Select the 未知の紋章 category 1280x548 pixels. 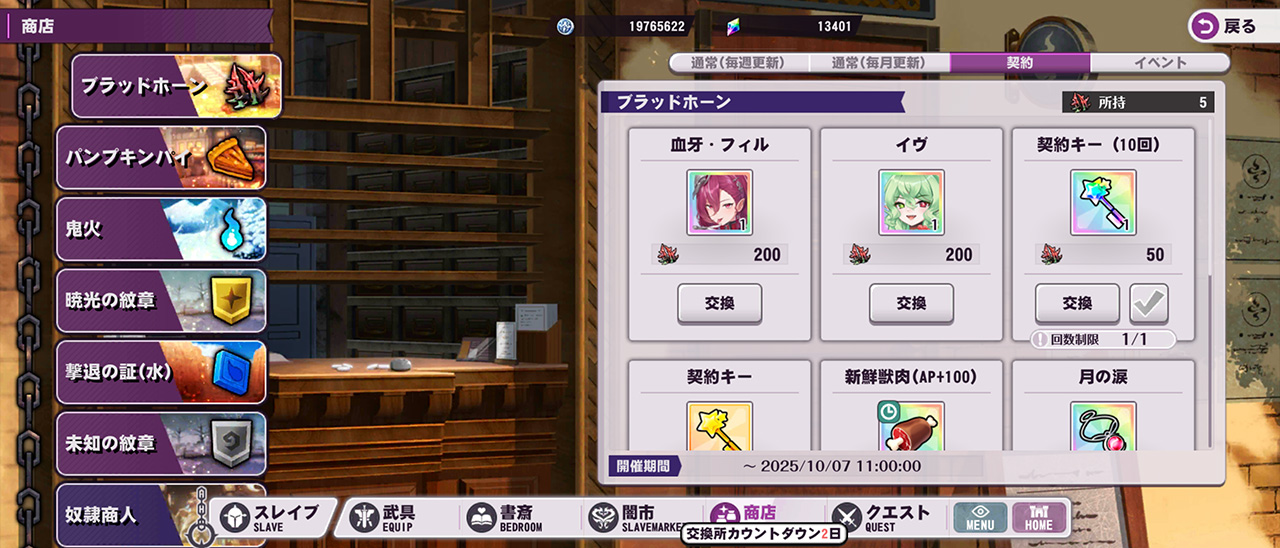click(x=161, y=443)
